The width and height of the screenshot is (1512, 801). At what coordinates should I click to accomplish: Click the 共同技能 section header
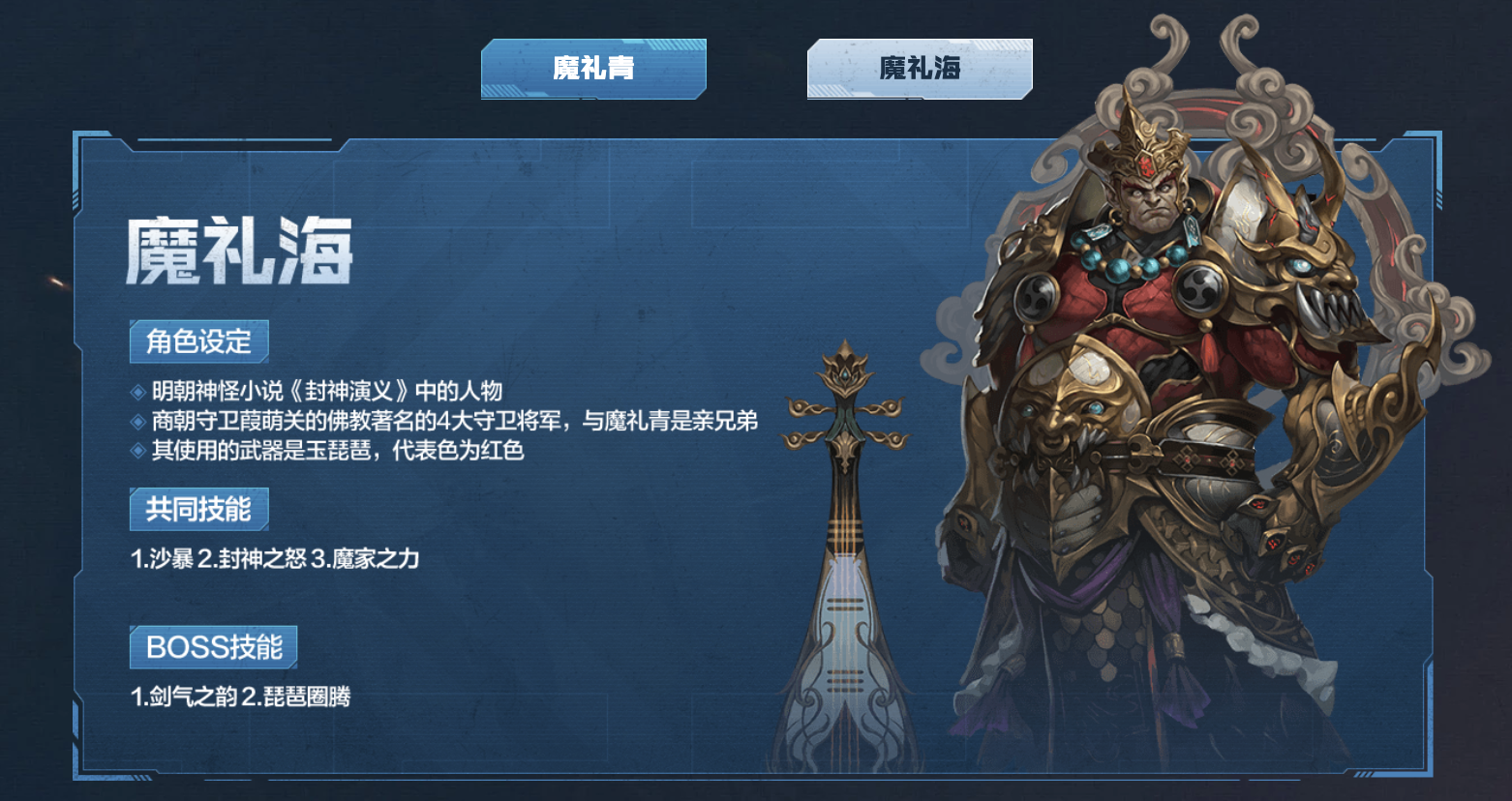click(197, 510)
